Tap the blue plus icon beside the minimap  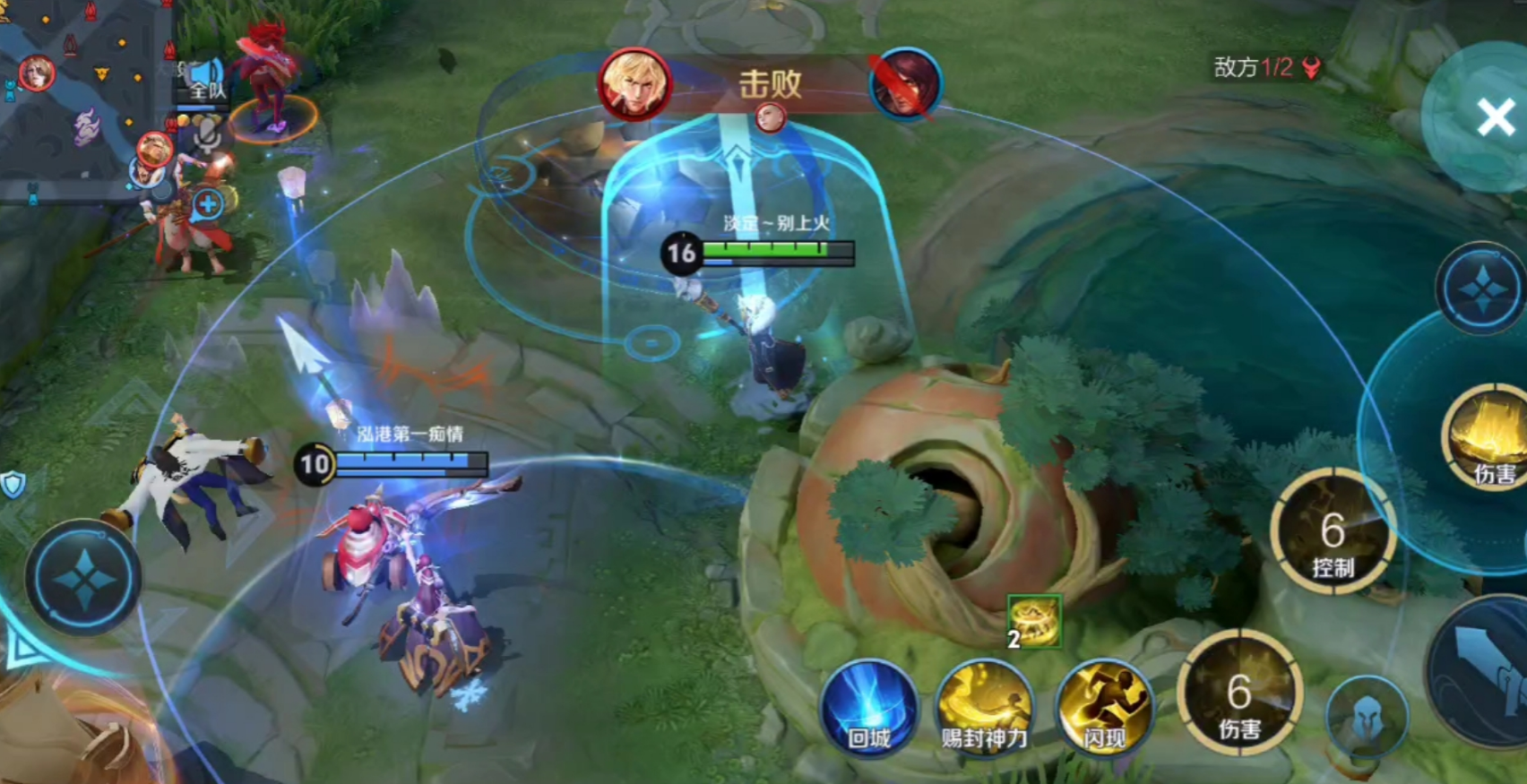[x=208, y=203]
